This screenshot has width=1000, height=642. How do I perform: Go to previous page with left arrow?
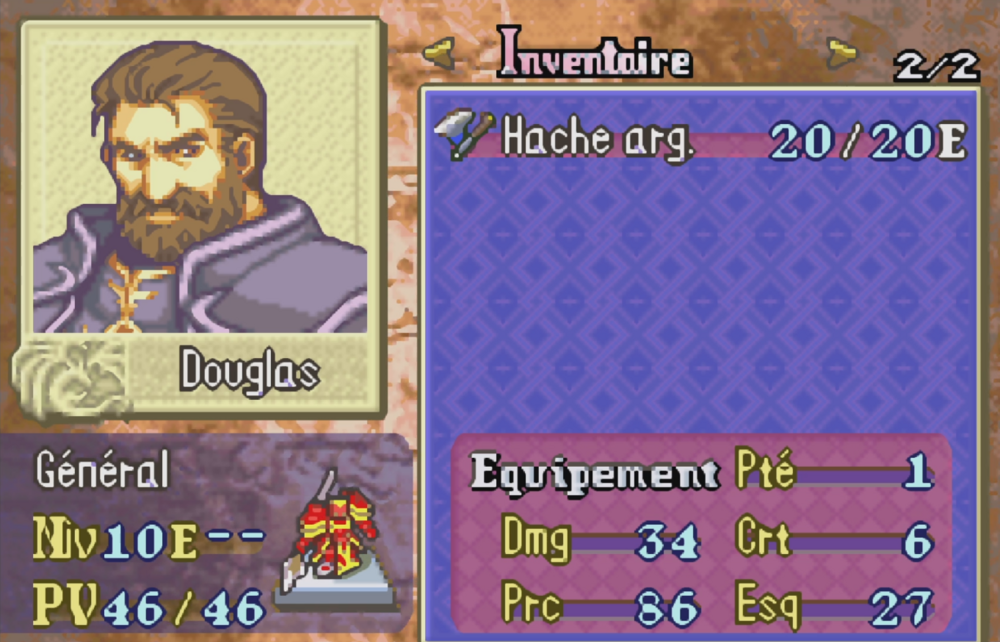point(440,50)
